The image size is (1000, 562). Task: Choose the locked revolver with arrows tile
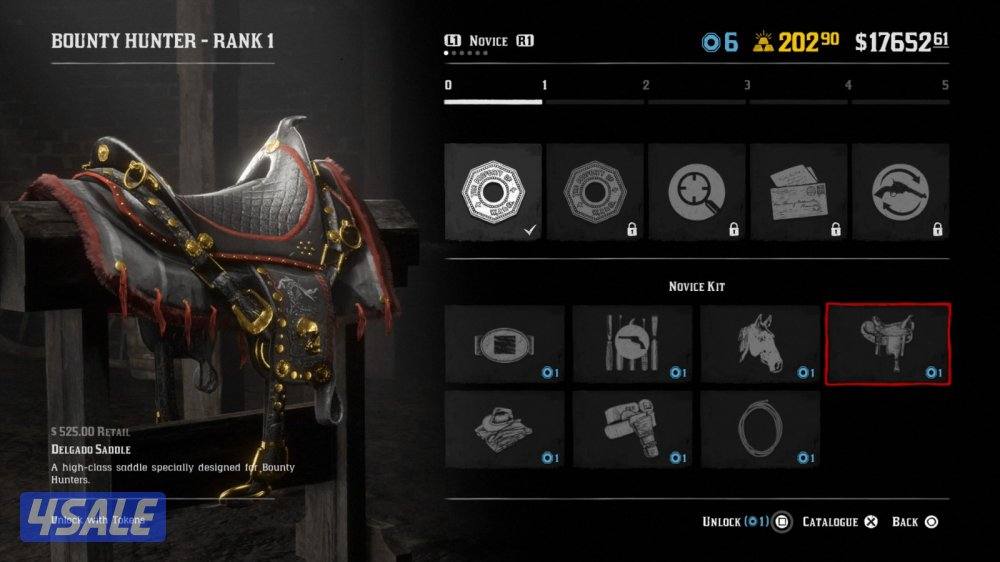pos(900,191)
